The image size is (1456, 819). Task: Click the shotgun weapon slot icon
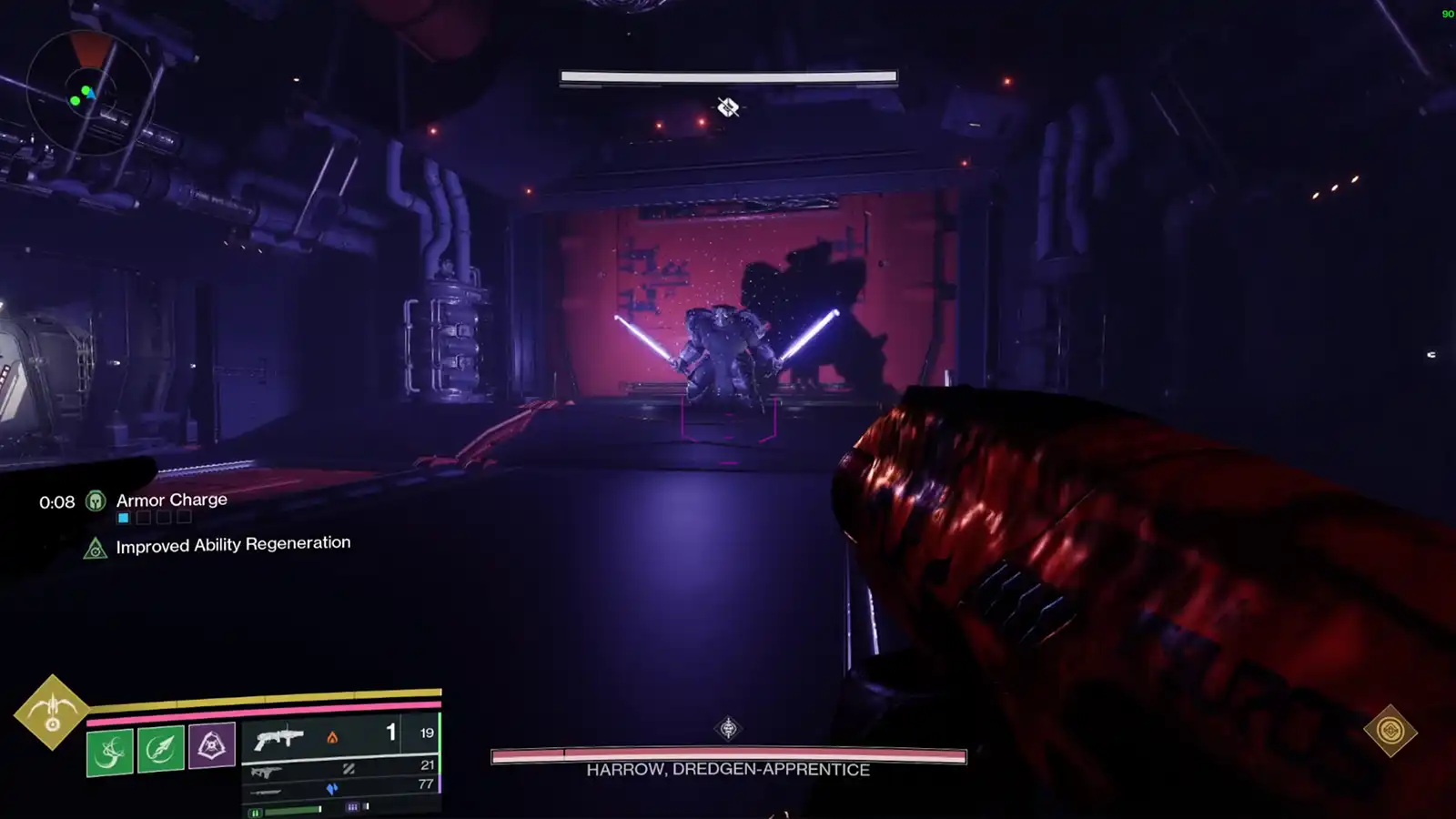[x=280, y=735]
